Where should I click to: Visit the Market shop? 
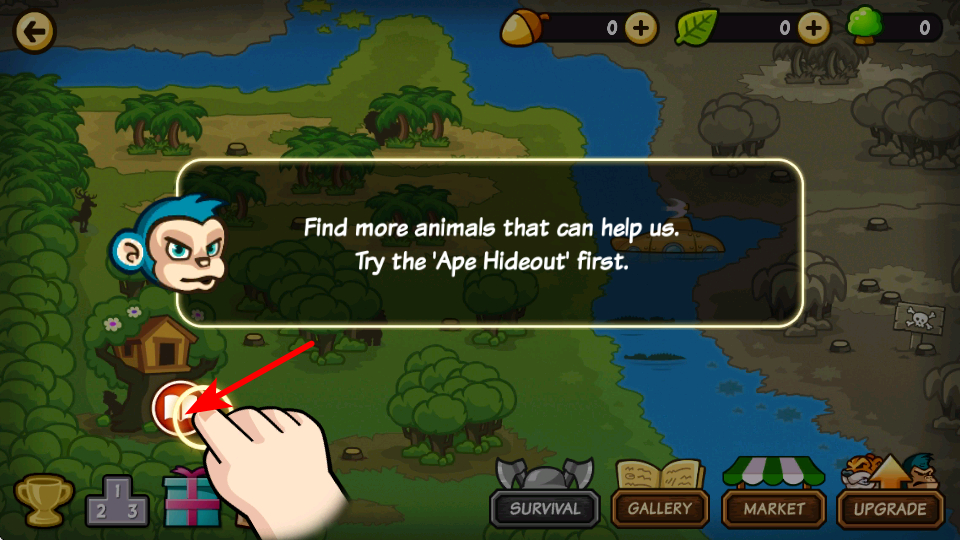pos(774,498)
